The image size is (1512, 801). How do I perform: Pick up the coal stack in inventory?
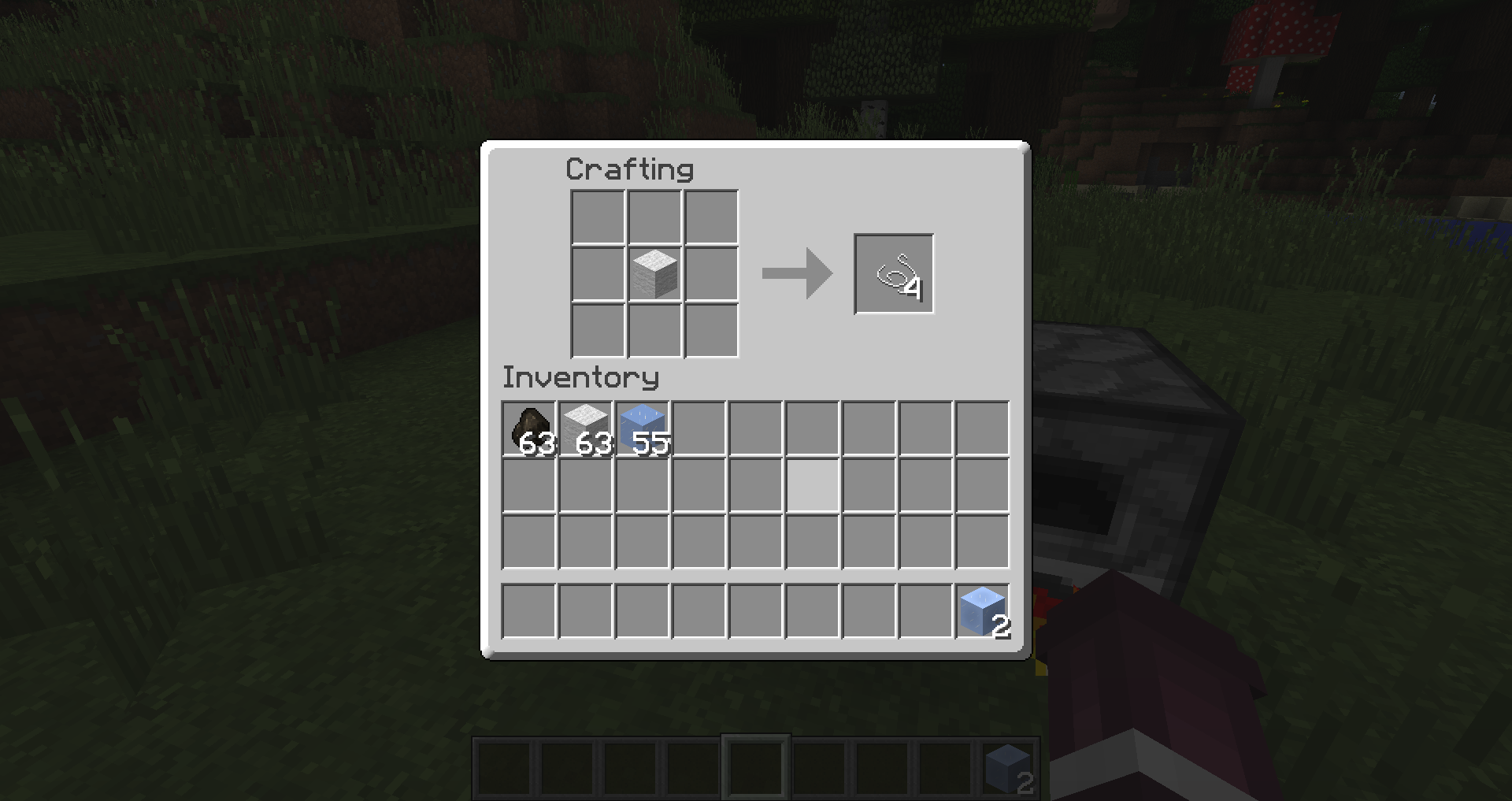(529, 428)
